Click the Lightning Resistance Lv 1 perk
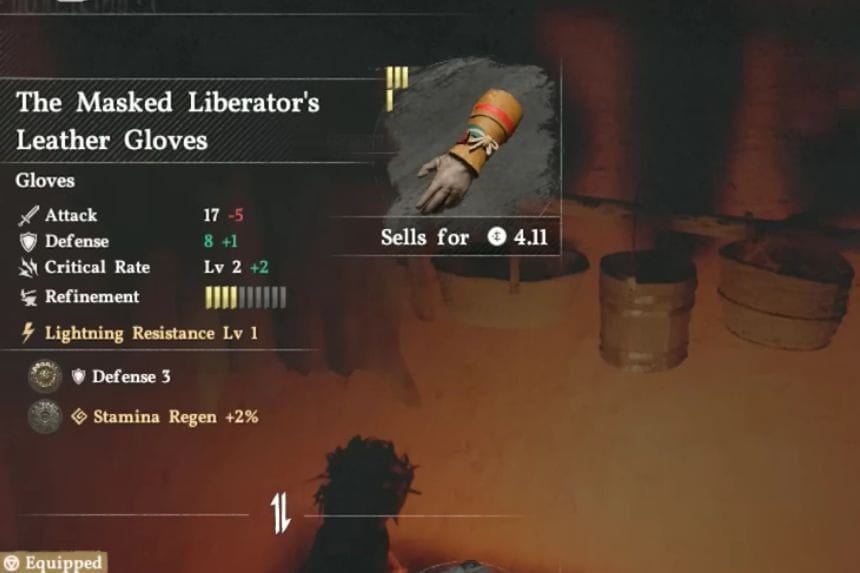The width and height of the screenshot is (860, 573). [140, 333]
